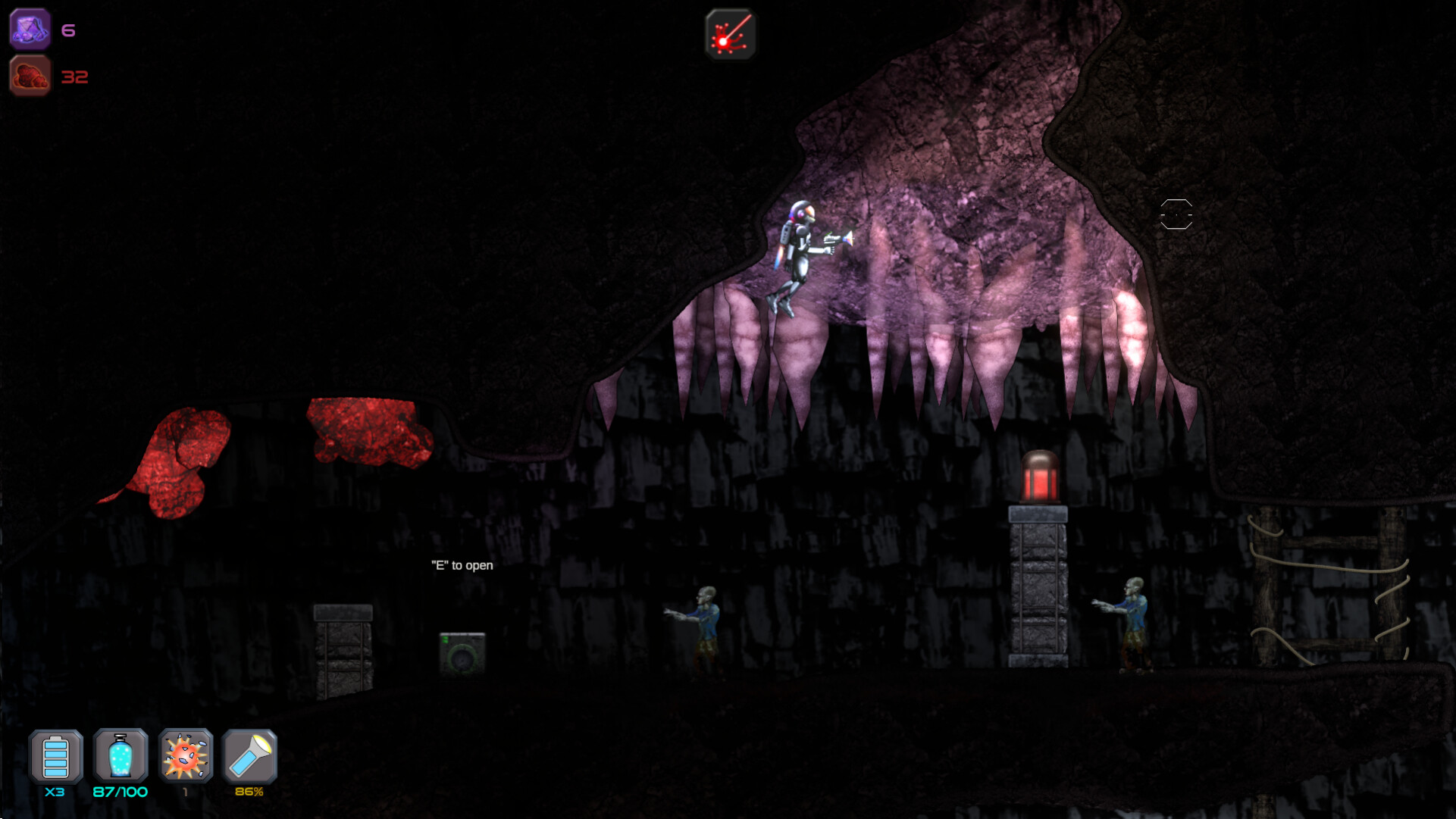Click the red ore counter showing 32

point(75,76)
